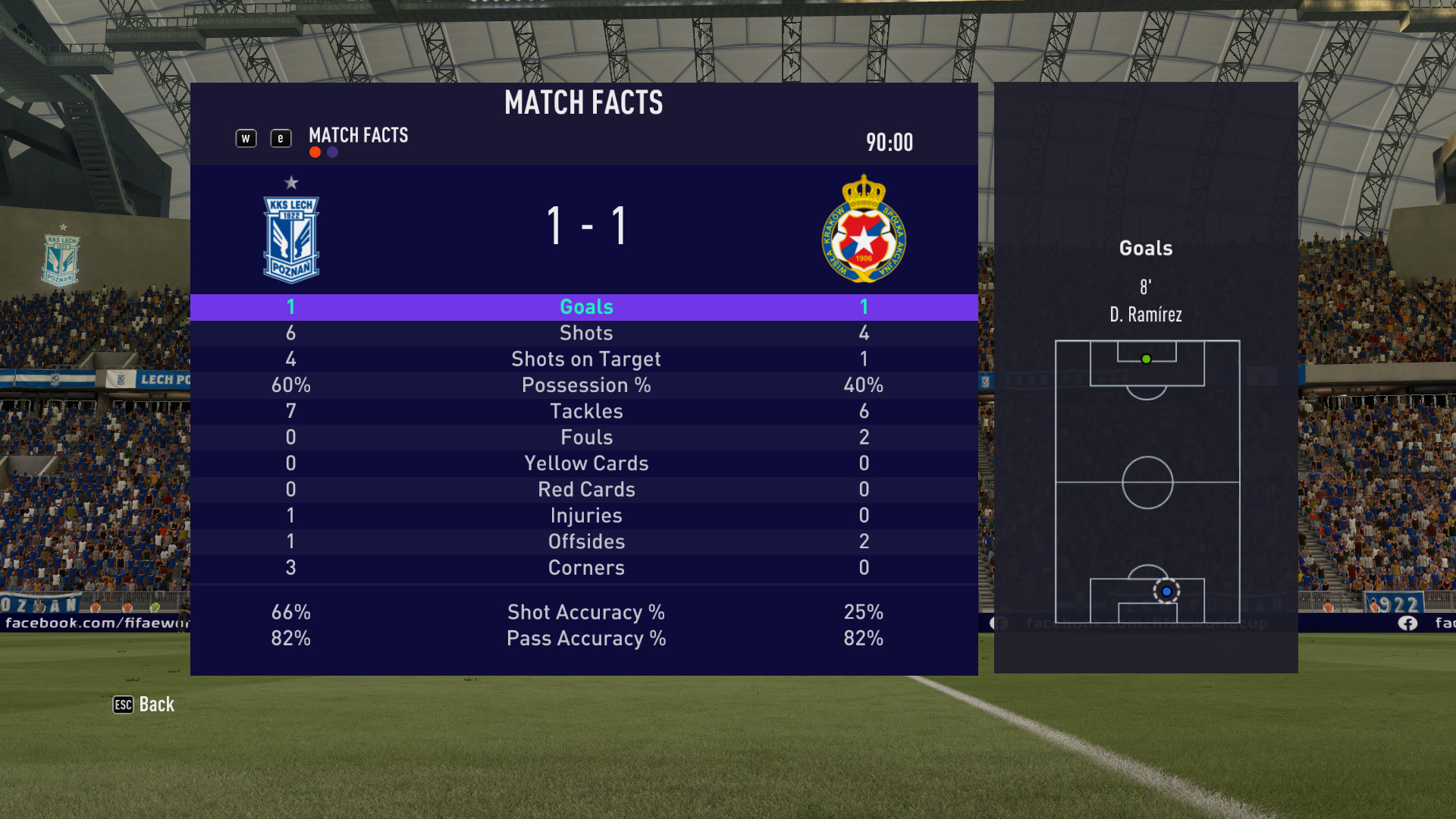1456x819 pixels.
Task: Select the Yellow Cards row
Action: point(585,463)
